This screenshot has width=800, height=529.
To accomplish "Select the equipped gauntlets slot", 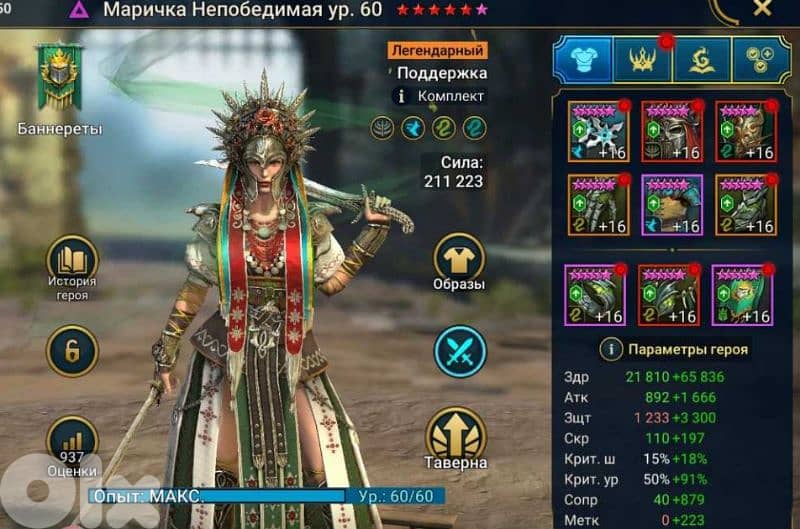I will (x=598, y=205).
